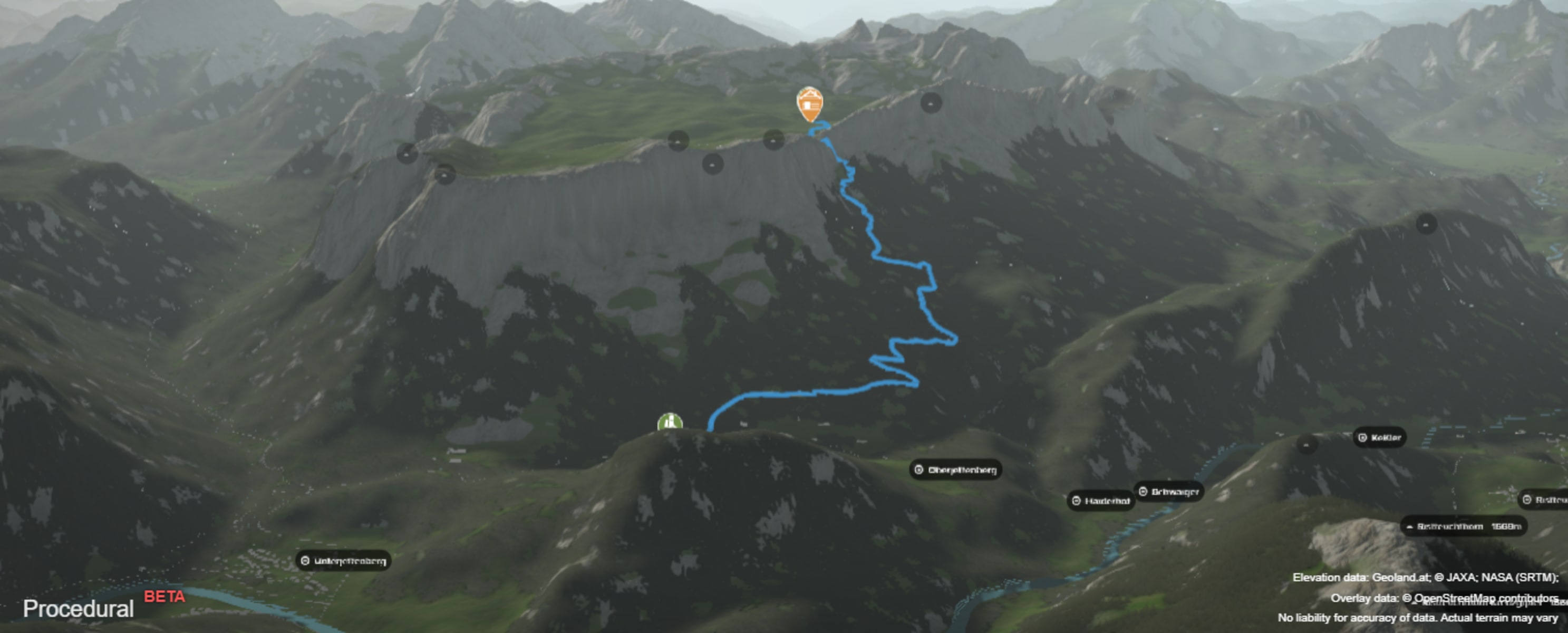Viewport: 1568px width, 633px height.
Task: Select the Oberjettenberg place label
Action: [x=956, y=469]
